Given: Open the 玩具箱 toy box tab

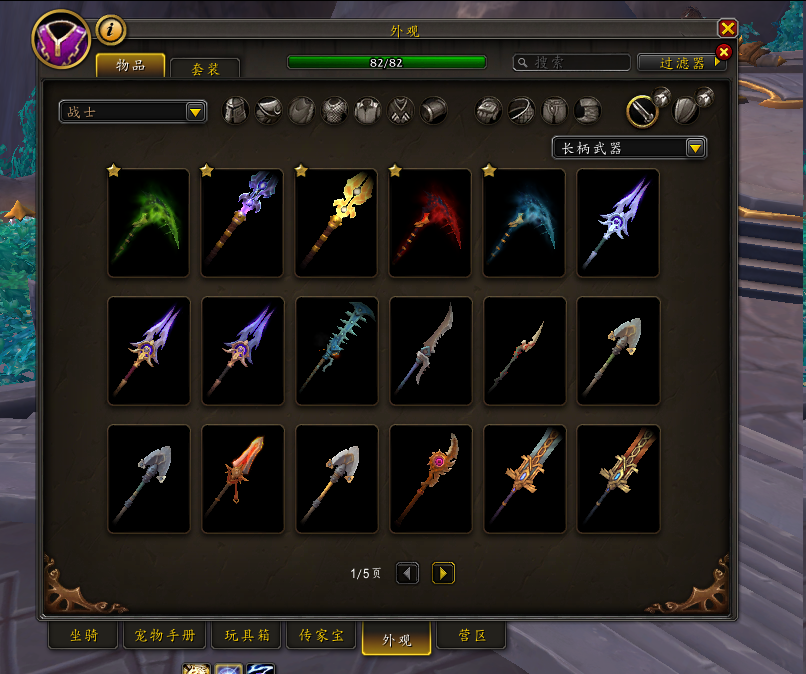Looking at the screenshot, I should click(246, 636).
